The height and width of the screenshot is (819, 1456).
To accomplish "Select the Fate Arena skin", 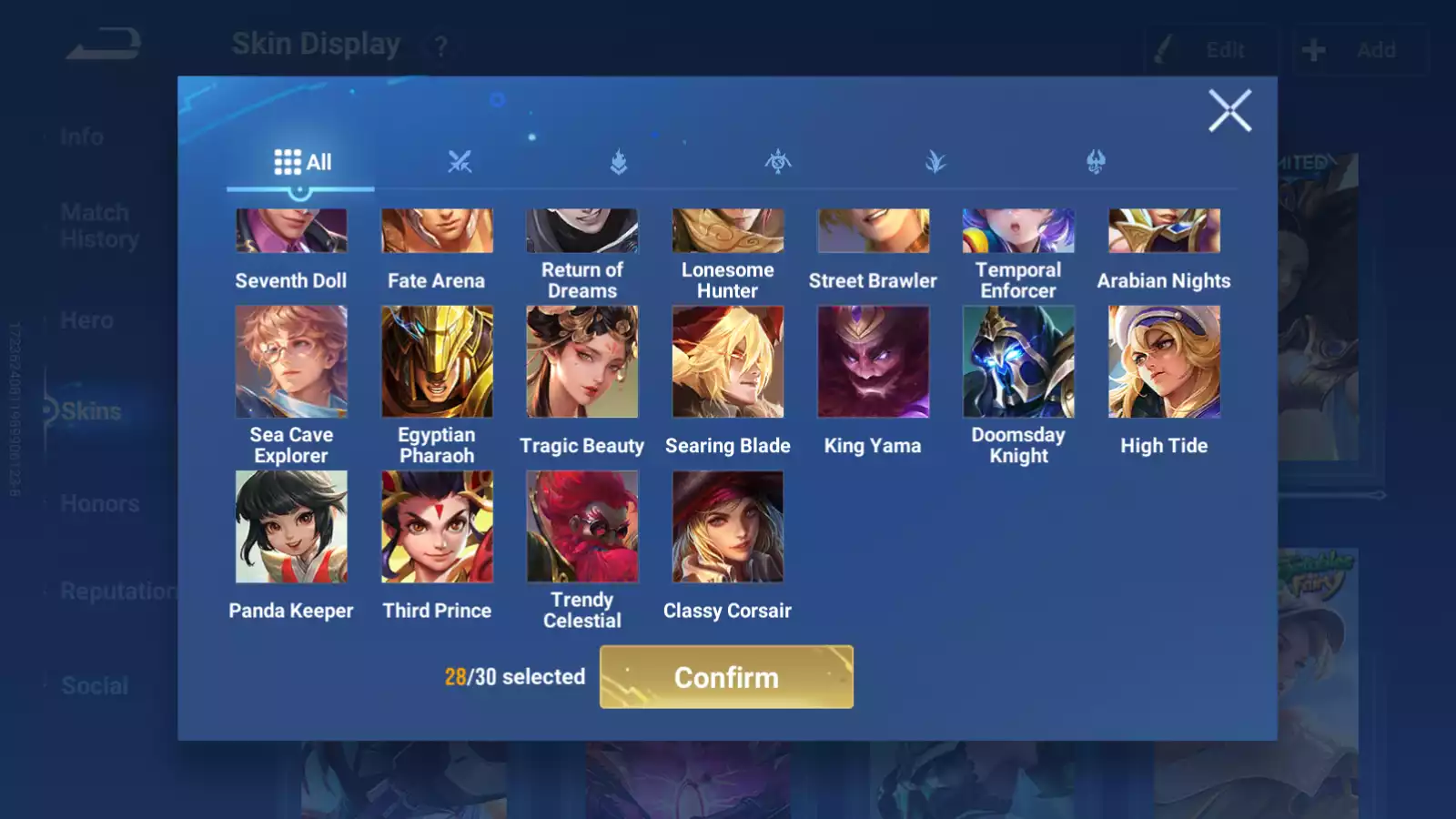I will click(437, 231).
